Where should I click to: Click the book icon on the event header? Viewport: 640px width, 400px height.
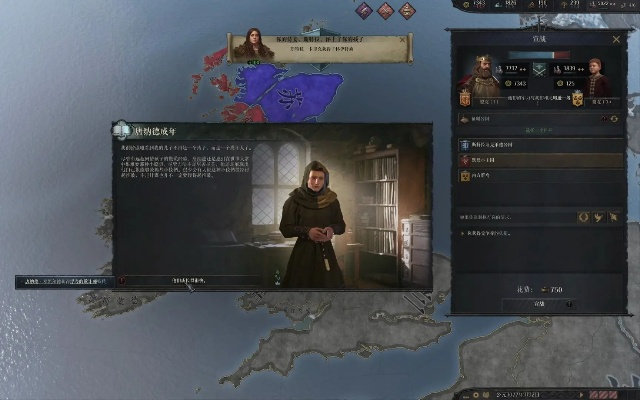(x=122, y=129)
